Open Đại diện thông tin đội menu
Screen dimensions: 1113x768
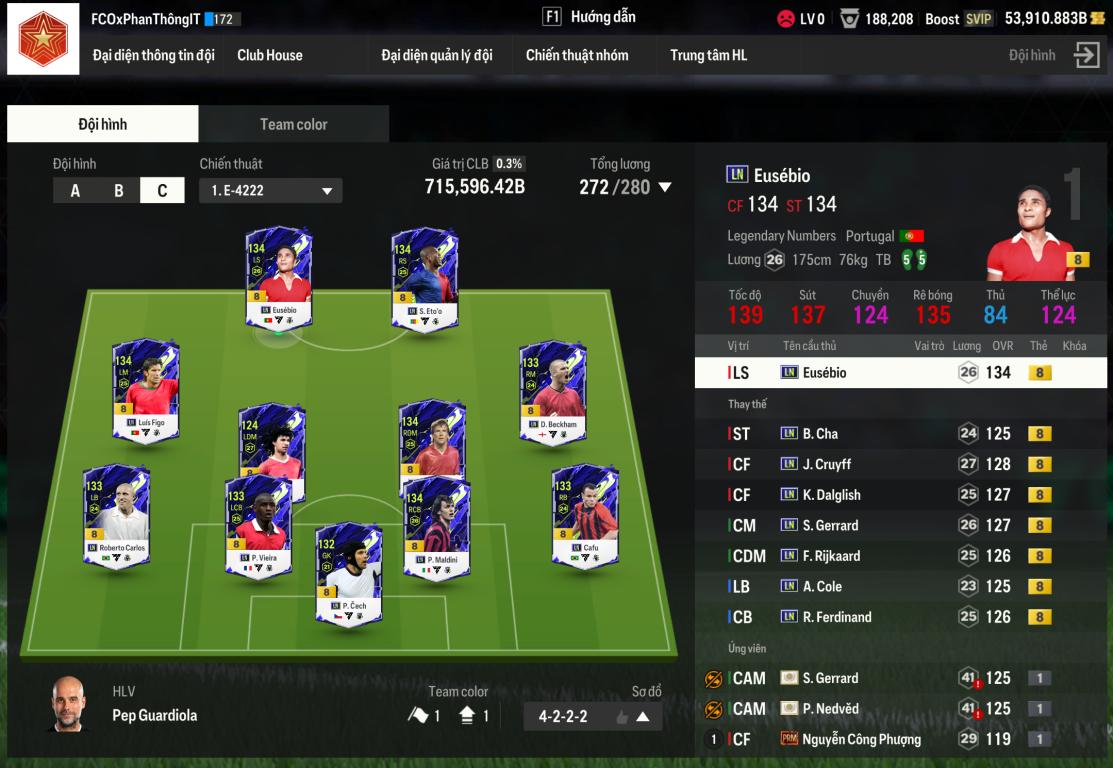(x=153, y=55)
